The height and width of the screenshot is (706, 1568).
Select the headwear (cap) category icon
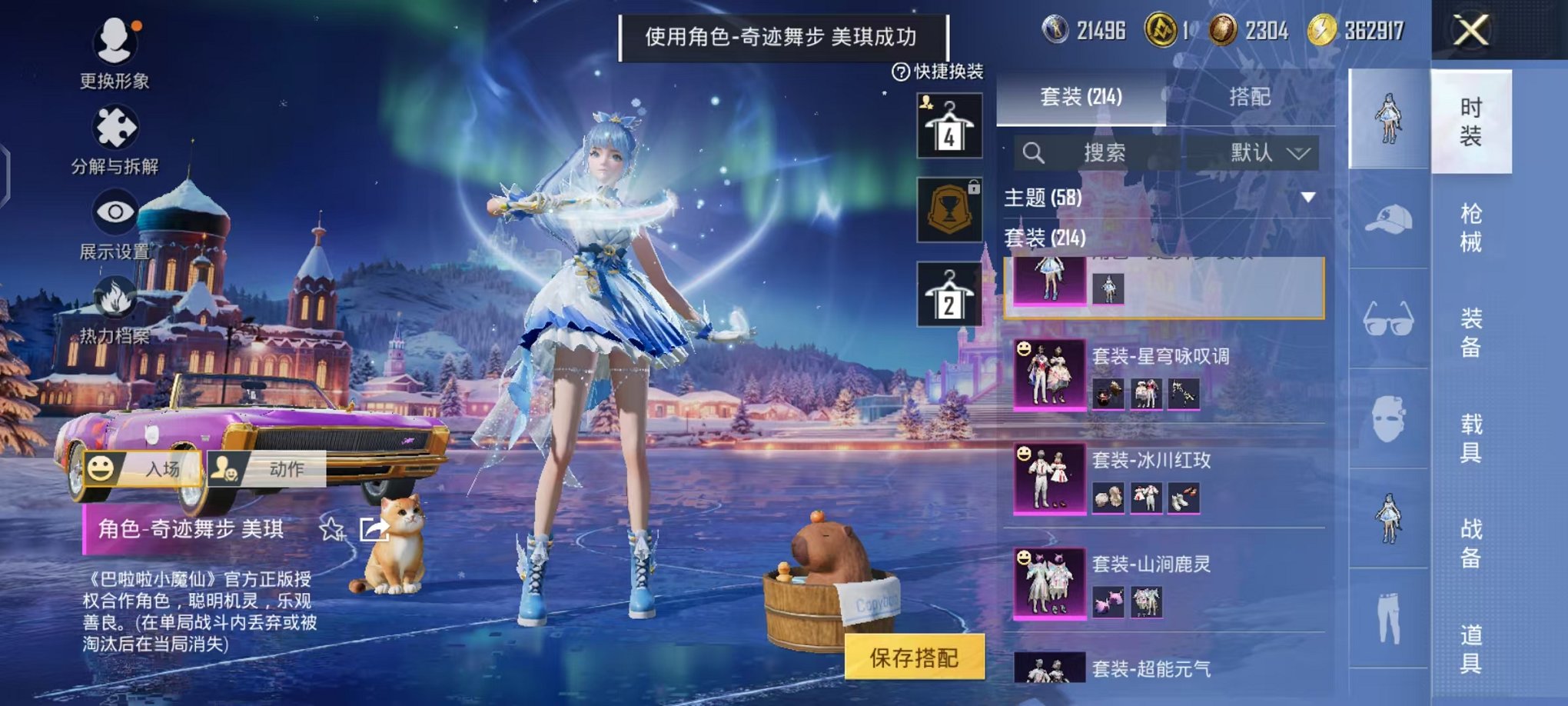(x=1390, y=219)
